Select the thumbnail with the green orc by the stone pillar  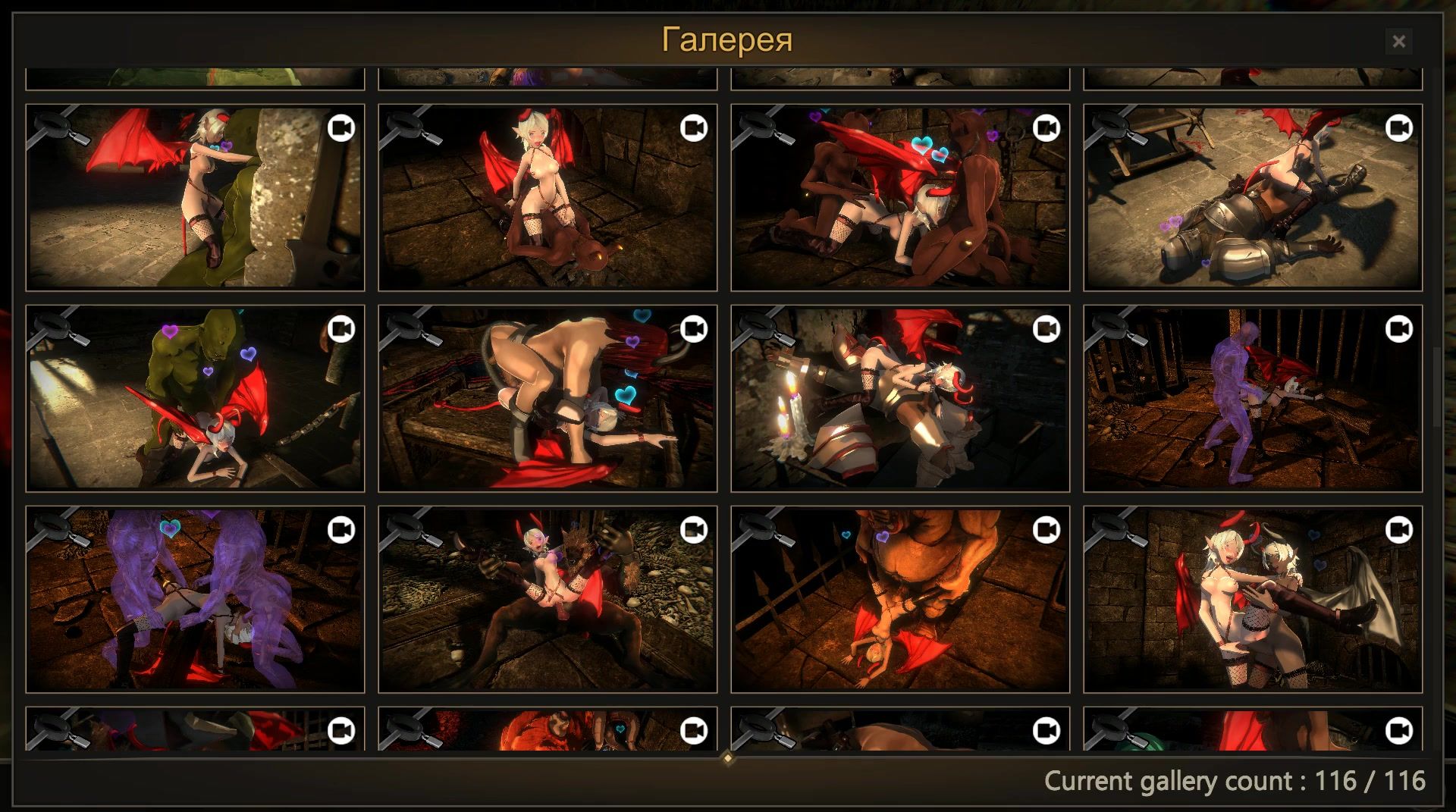[x=195, y=208]
